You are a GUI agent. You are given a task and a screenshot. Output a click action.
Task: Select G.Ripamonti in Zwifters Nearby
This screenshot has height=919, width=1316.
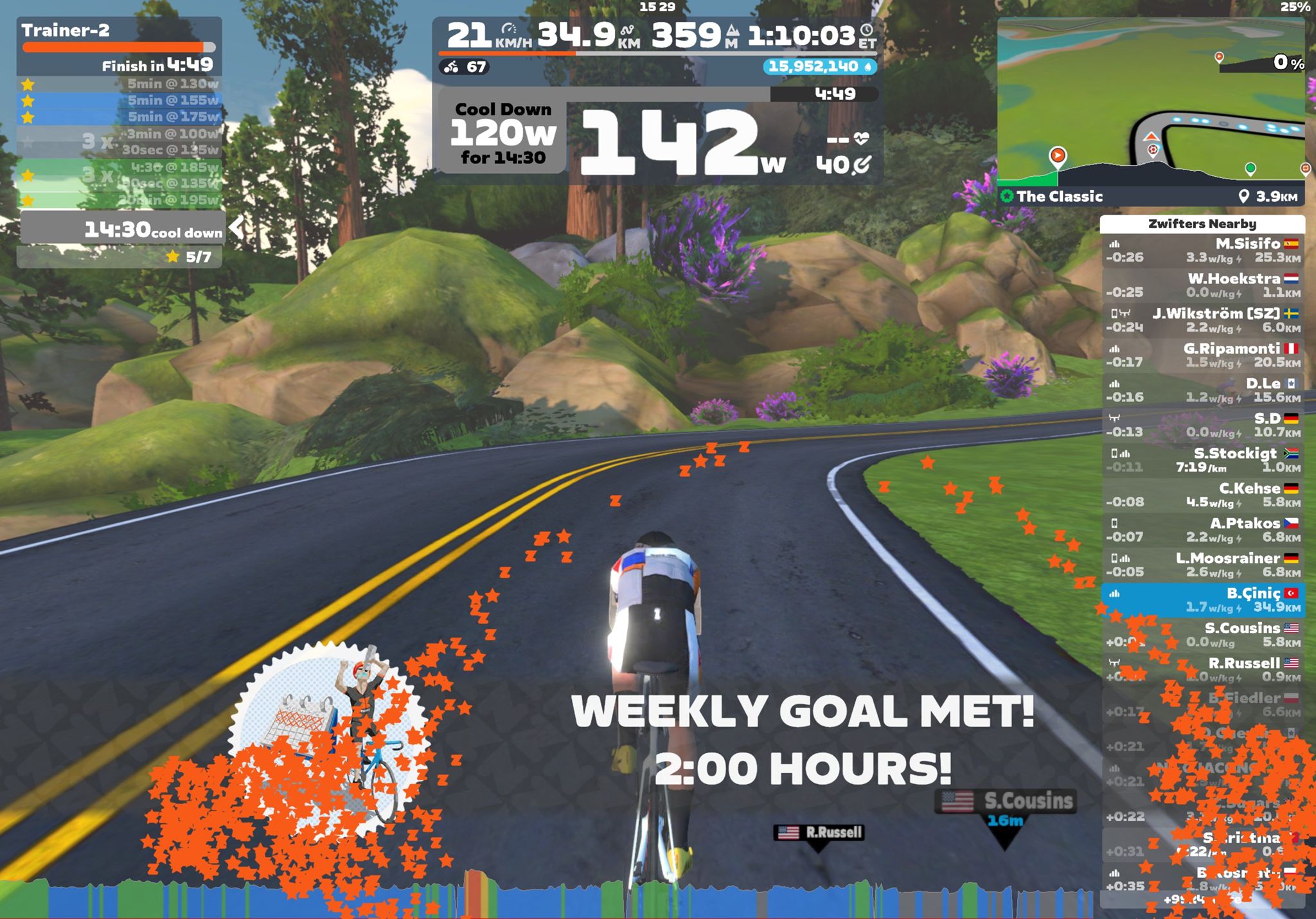[x=1203, y=355]
